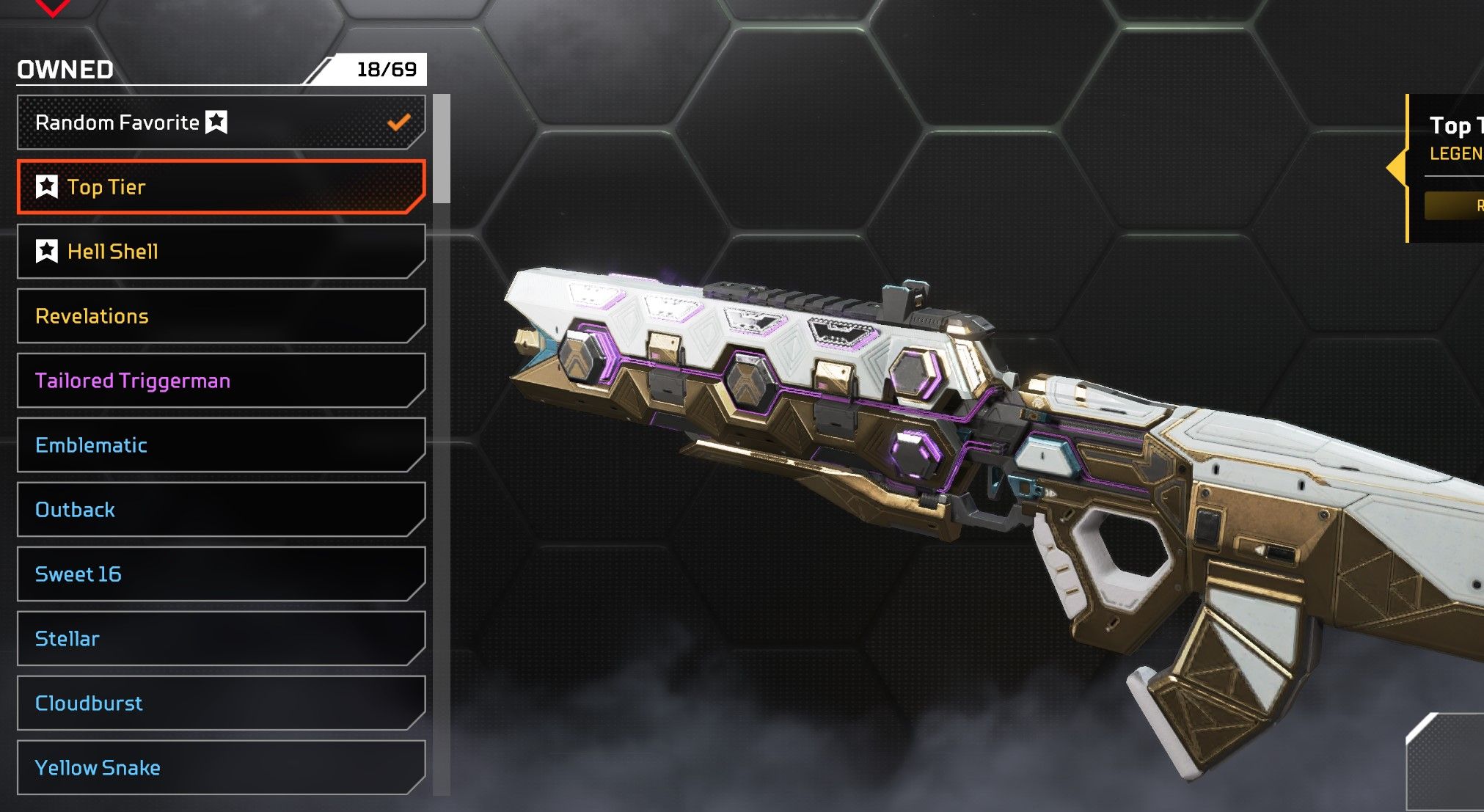The height and width of the screenshot is (812, 1484).
Task: Select the Sweet 16 skin
Action: [220, 574]
